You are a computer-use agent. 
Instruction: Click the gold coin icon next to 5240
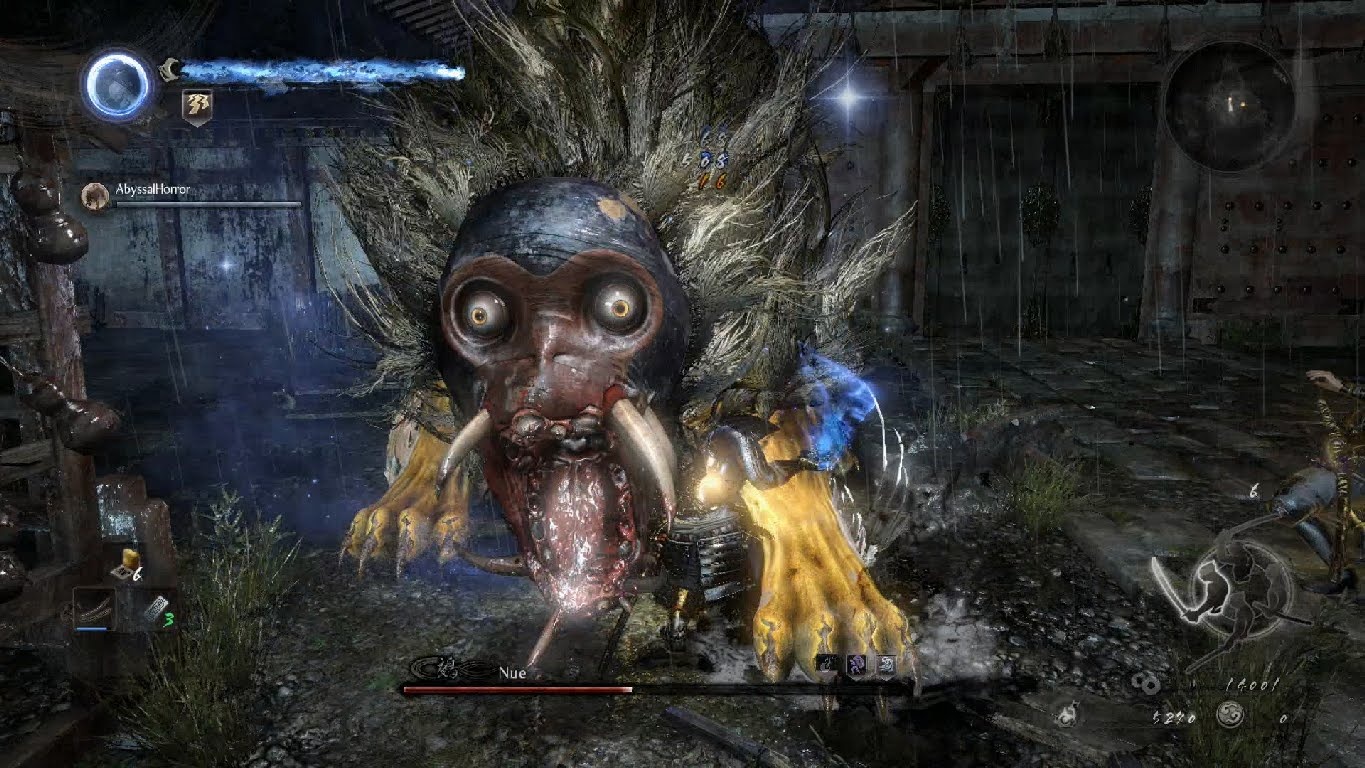point(1146,684)
